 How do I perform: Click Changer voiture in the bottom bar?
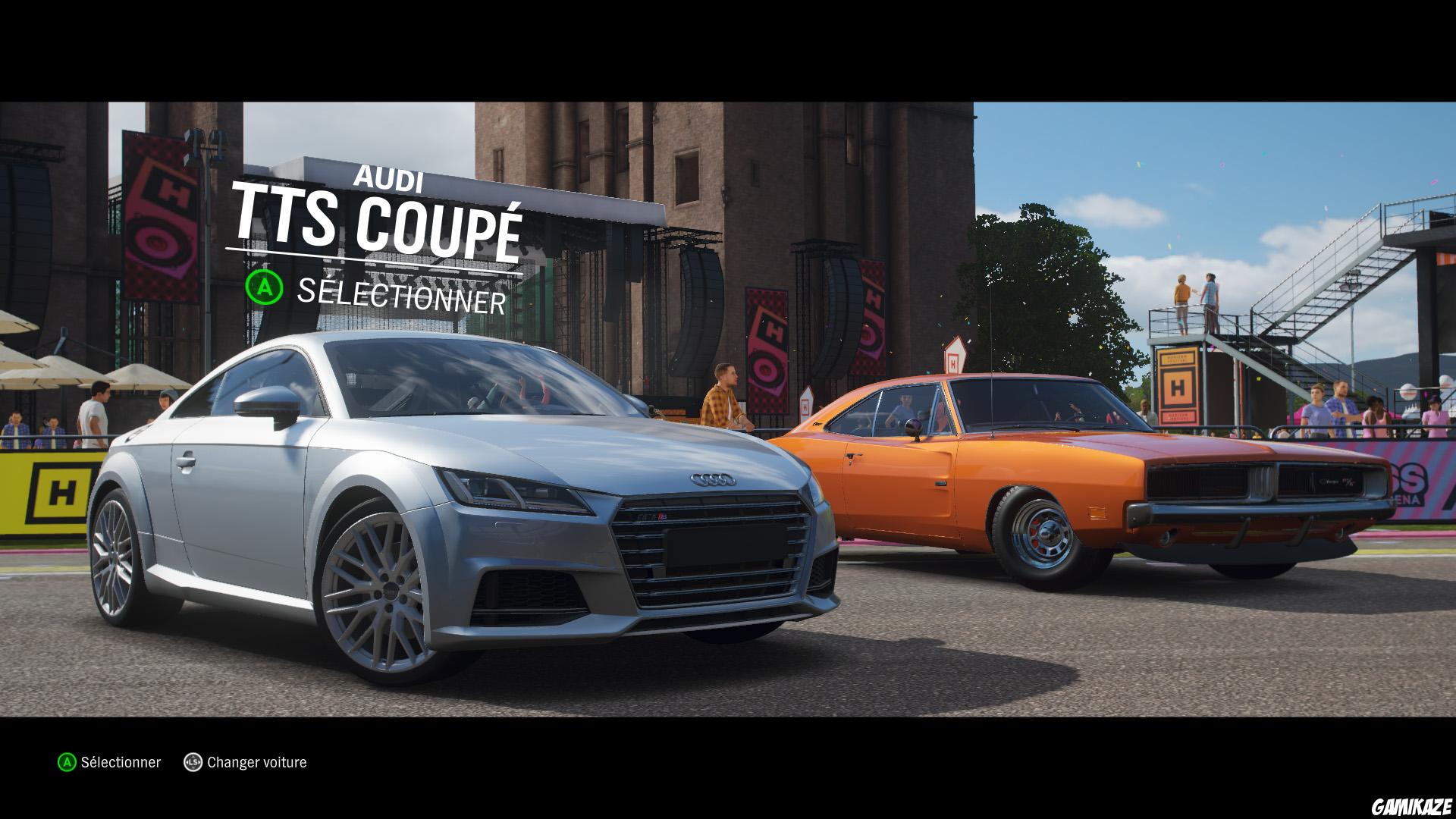click(x=257, y=761)
